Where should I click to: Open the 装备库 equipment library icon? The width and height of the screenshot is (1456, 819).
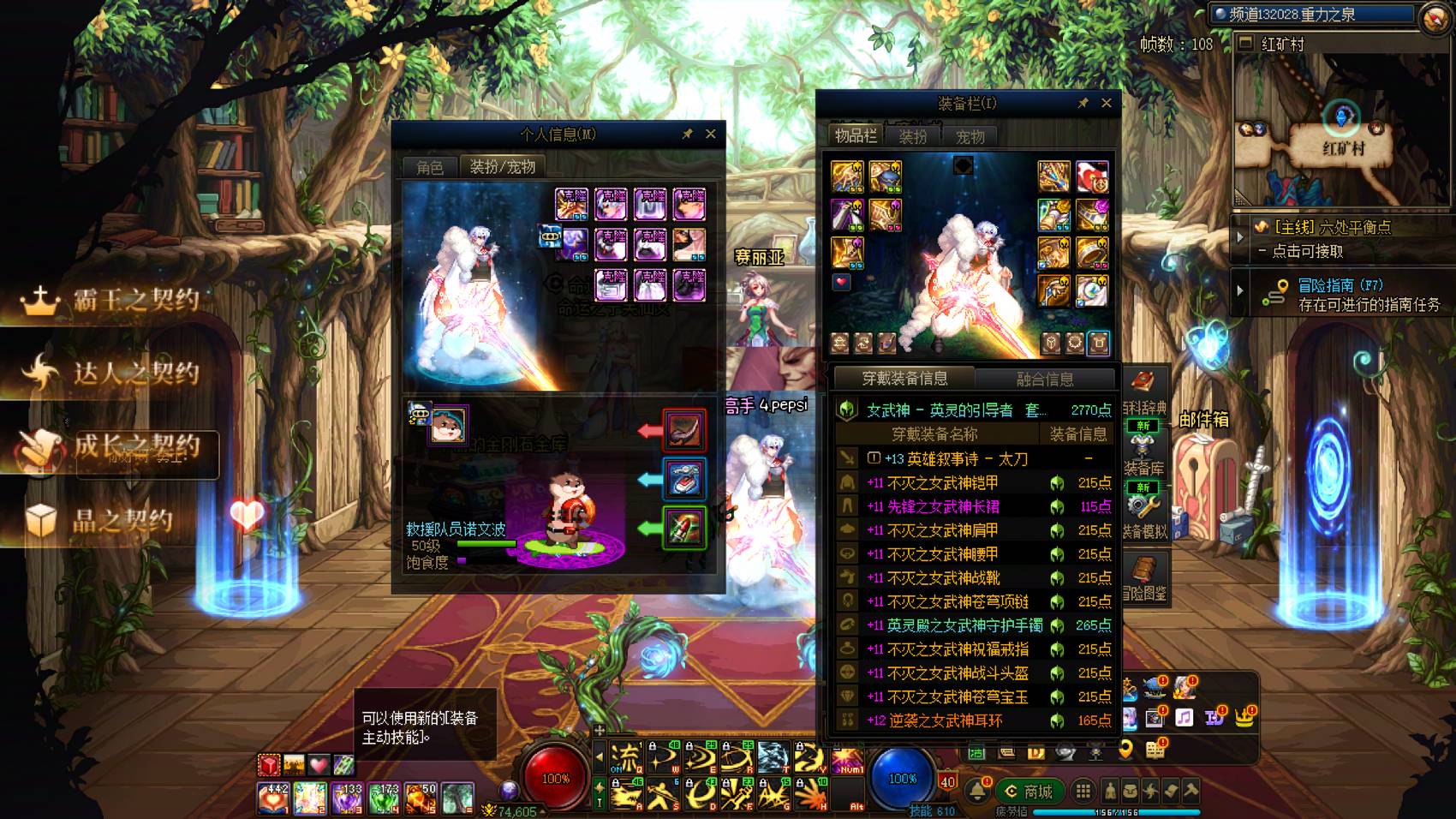(x=1143, y=454)
